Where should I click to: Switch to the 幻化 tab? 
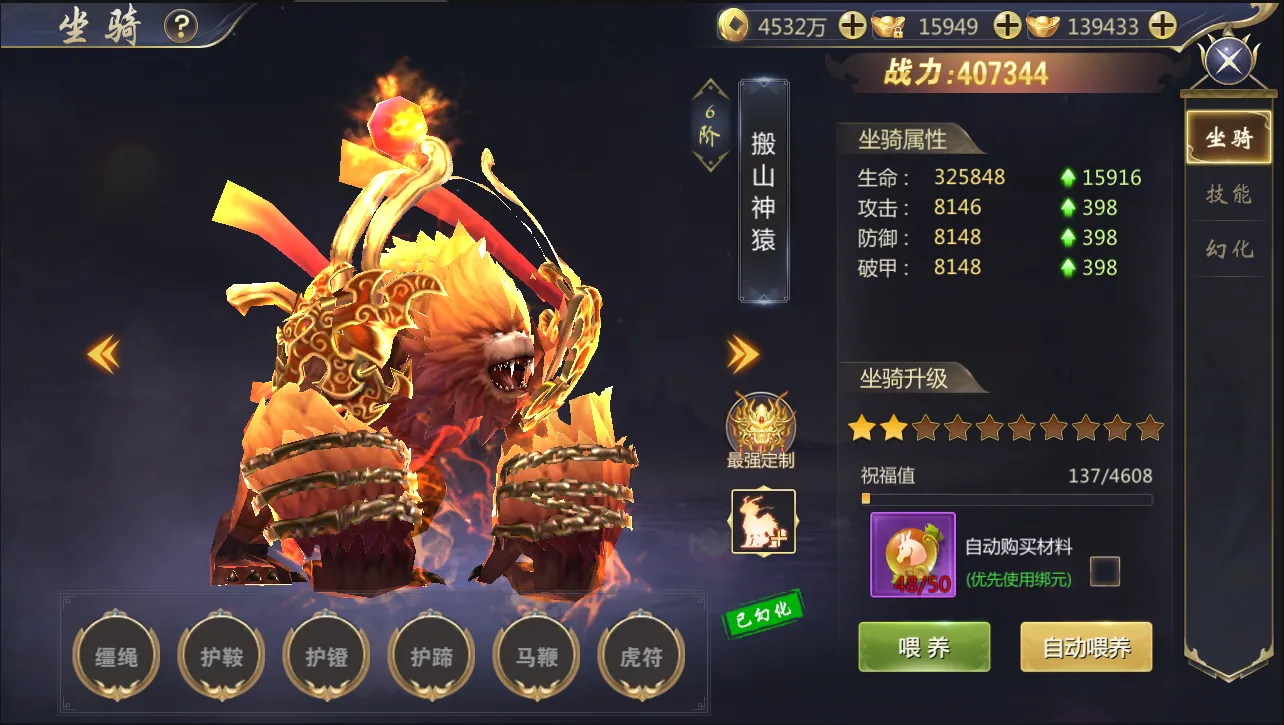pos(1228,249)
